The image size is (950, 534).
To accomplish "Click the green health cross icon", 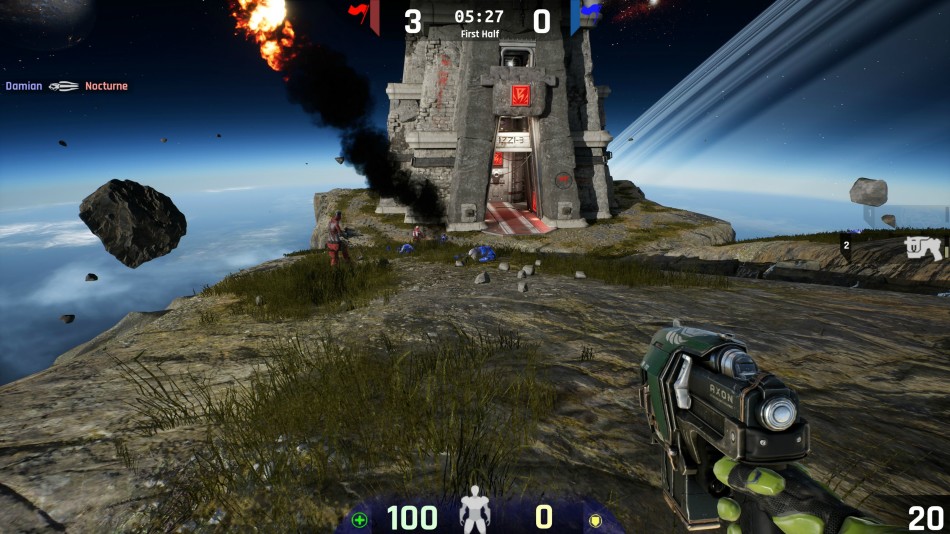I will pyautogui.click(x=360, y=519).
